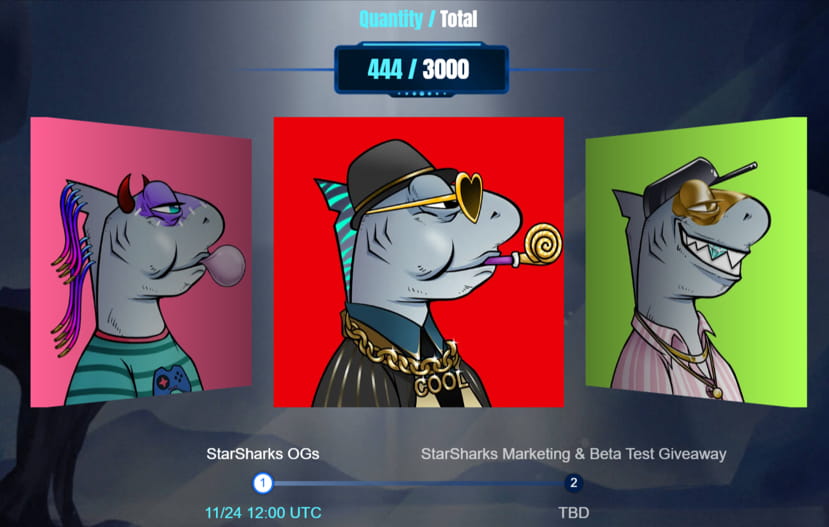Go to timeline step 2 marker
The width and height of the screenshot is (829, 527).
[x=574, y=484]
